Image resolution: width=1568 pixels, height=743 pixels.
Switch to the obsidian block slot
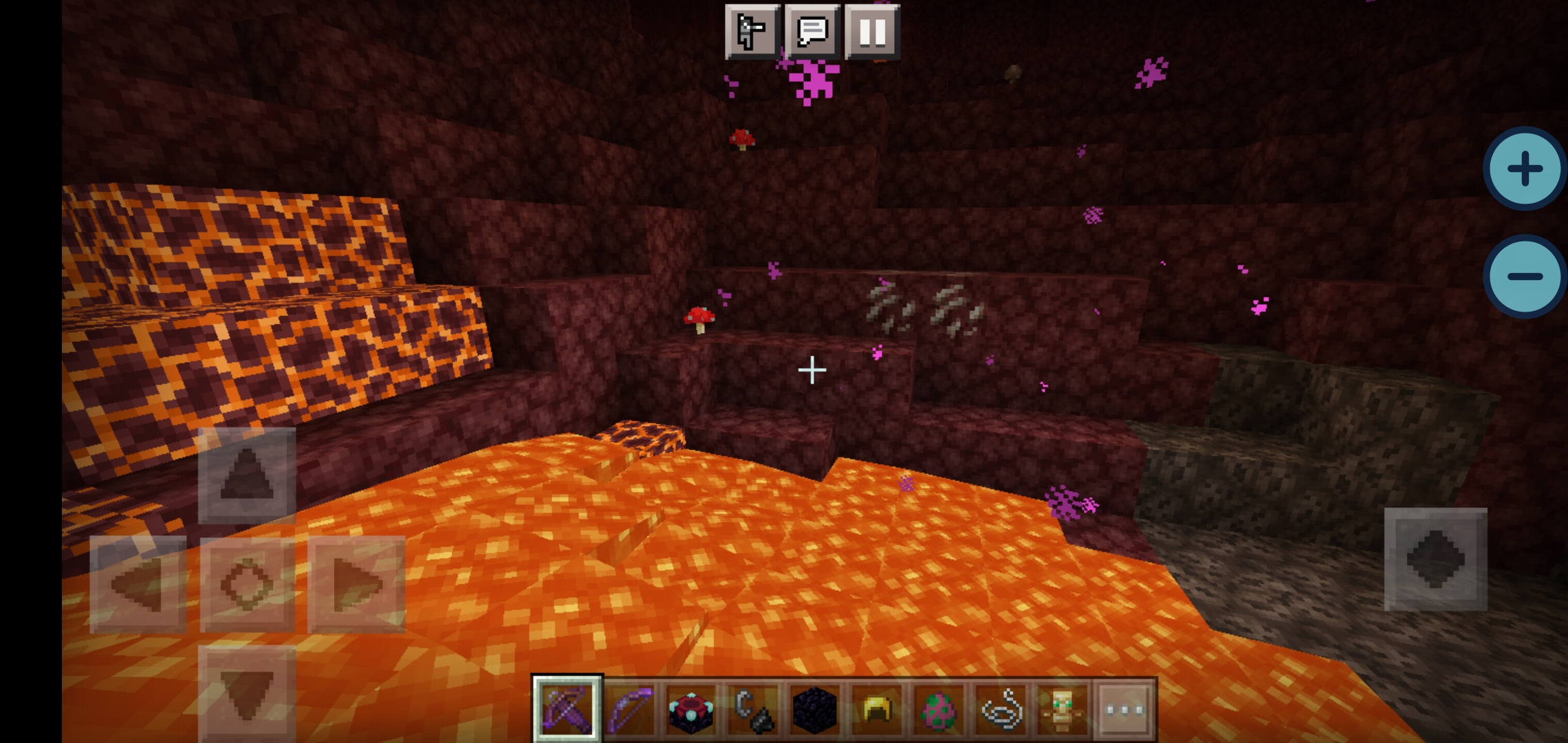click(815, 709)
